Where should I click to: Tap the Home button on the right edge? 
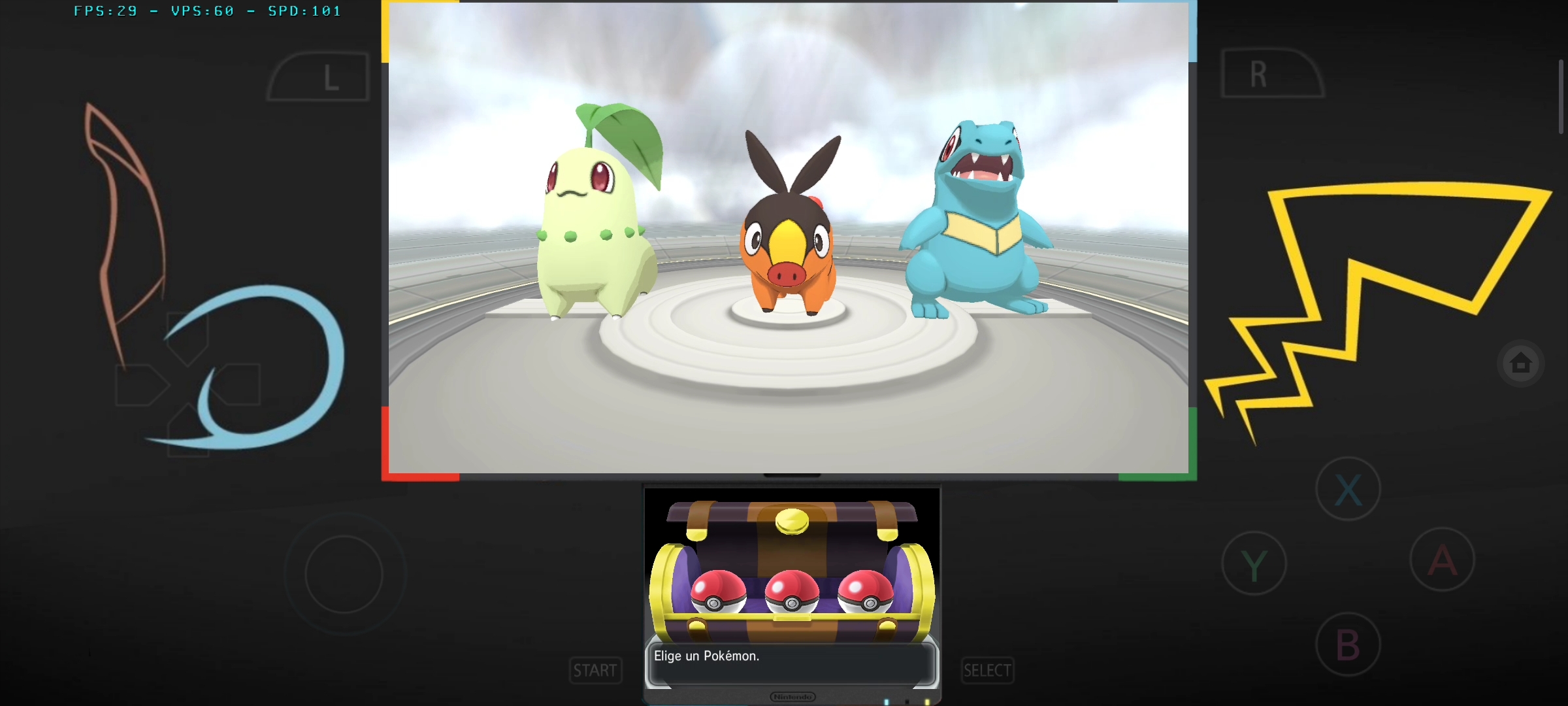pyautogui.click(x=1521, y=362)
